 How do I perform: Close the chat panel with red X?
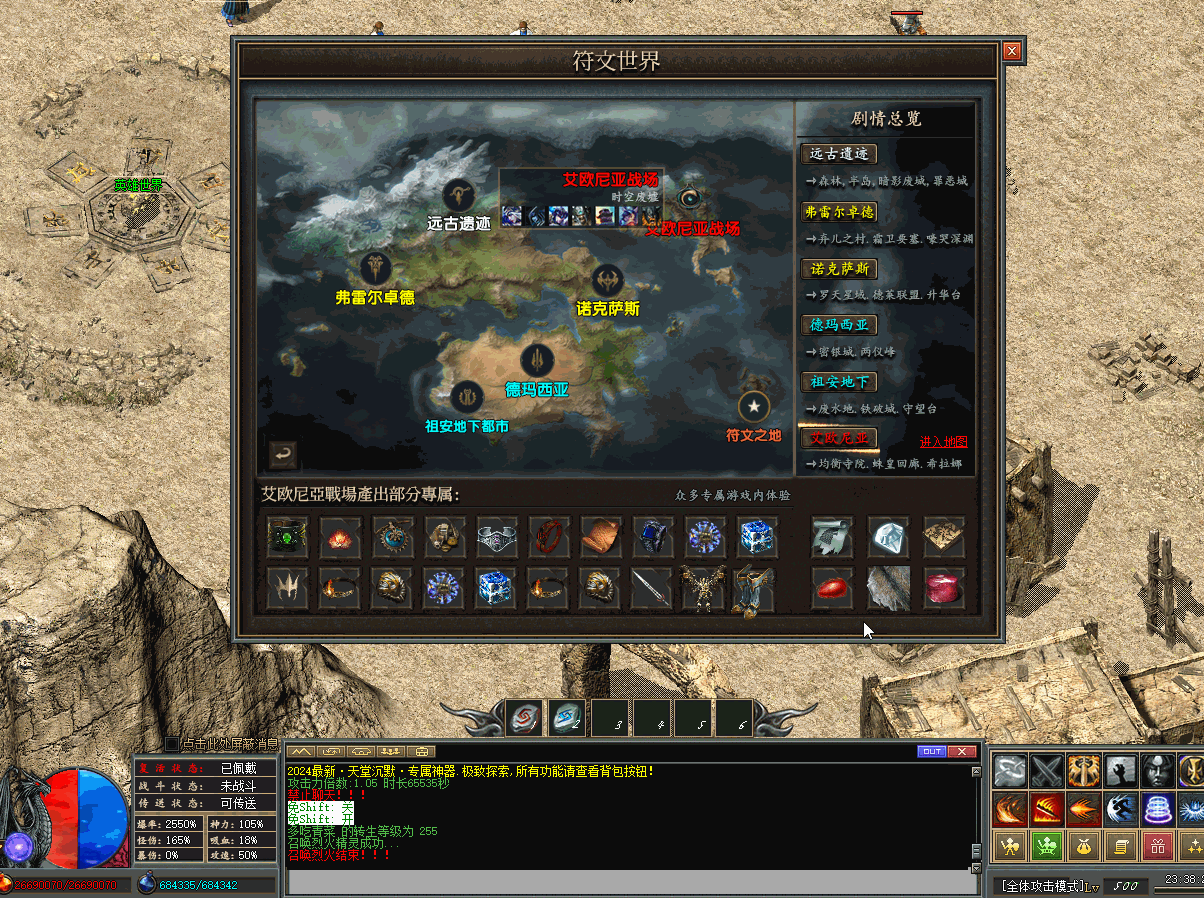pos(961,752)
